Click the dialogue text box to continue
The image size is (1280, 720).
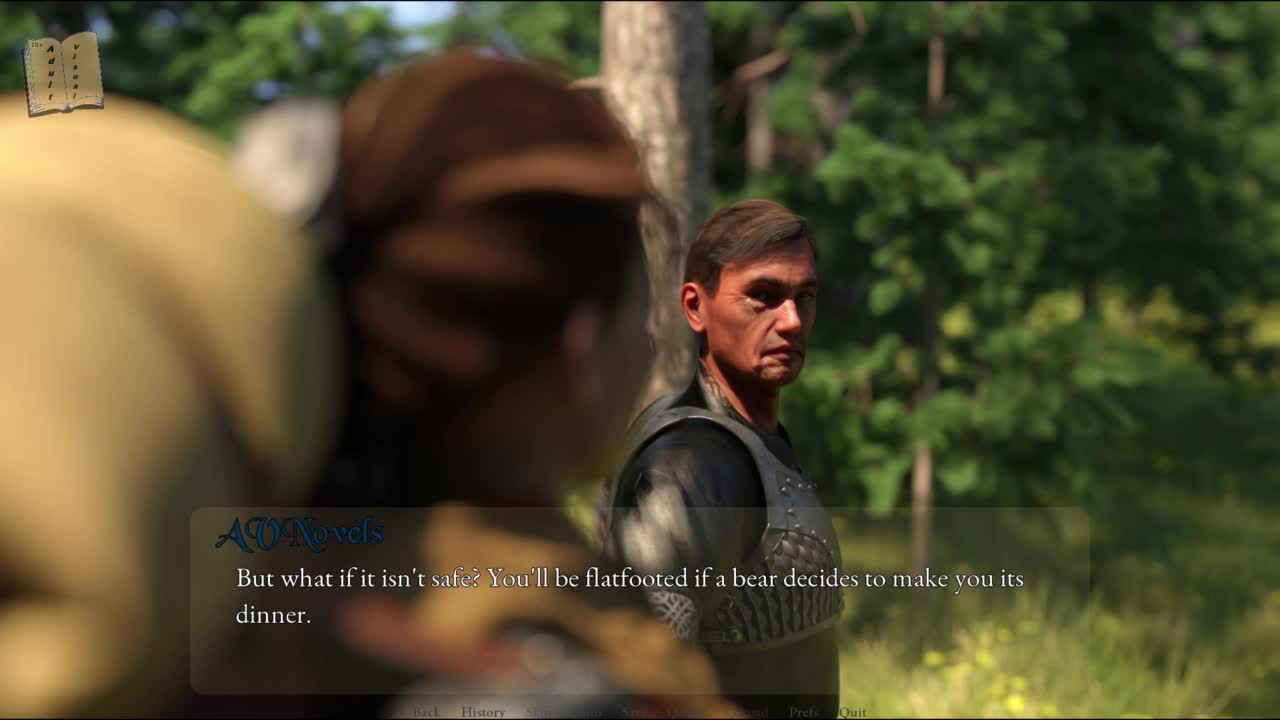coord(640,598)
